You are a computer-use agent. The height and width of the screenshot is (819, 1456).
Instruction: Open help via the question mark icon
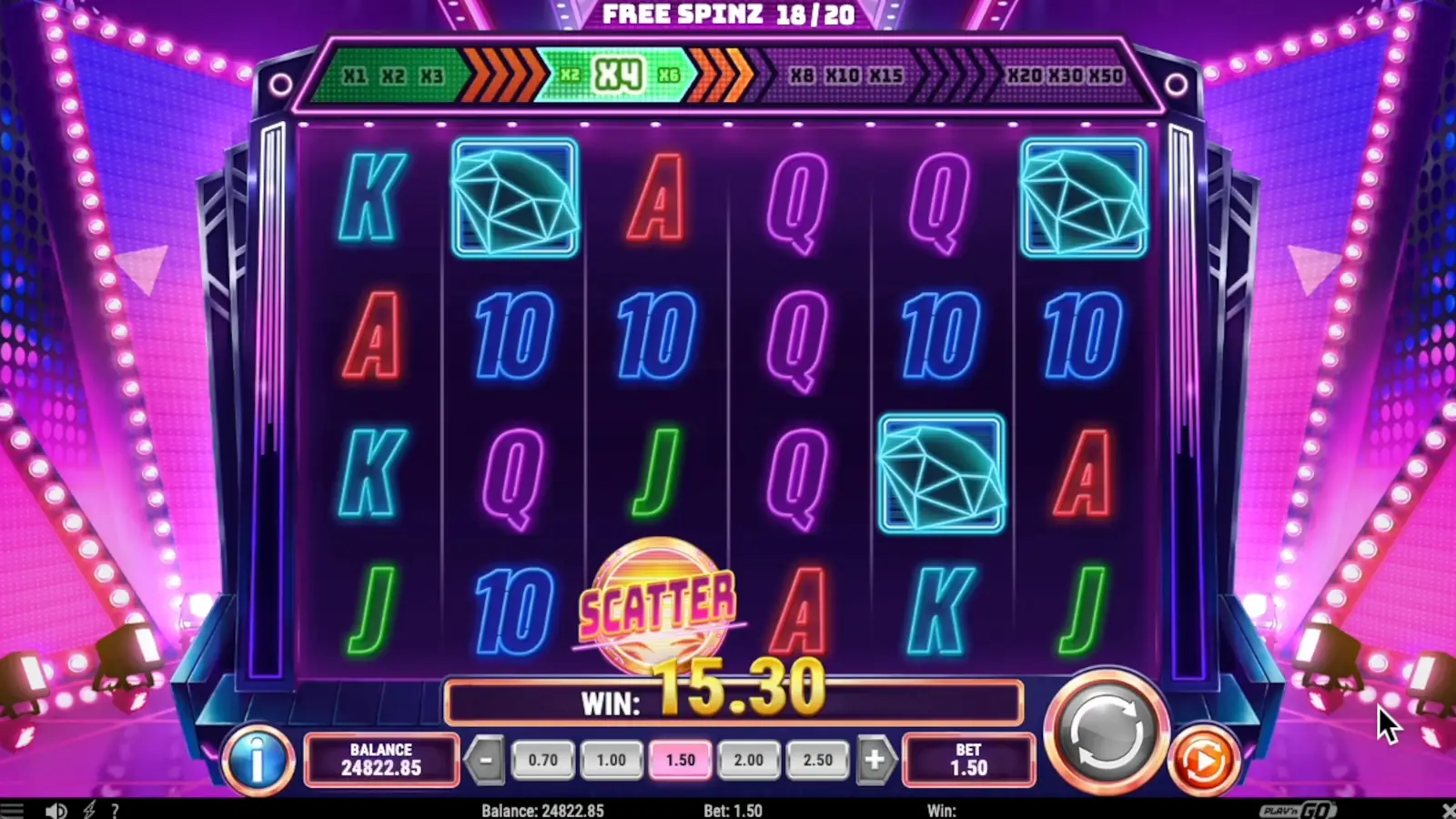tap(115, 810)
